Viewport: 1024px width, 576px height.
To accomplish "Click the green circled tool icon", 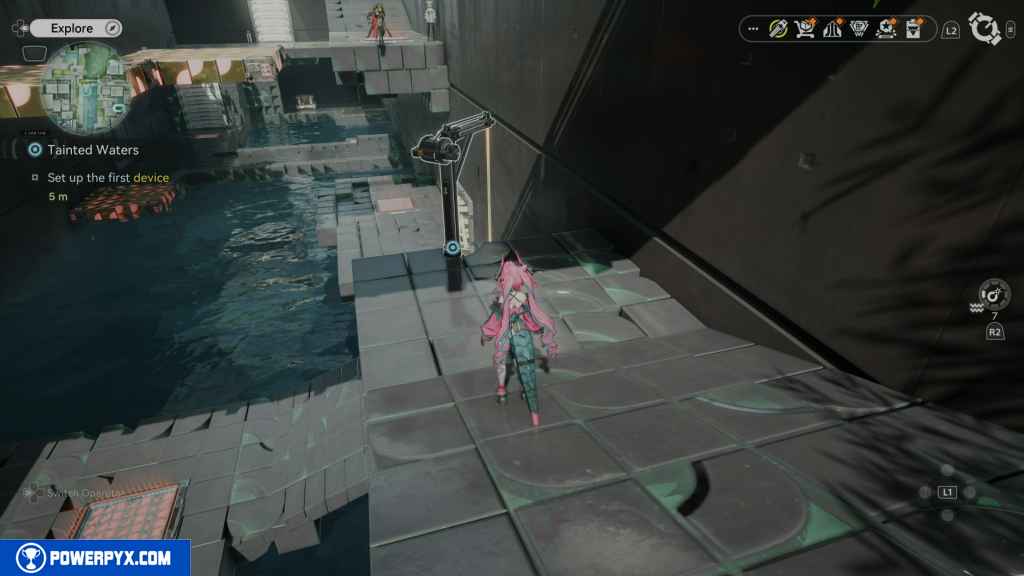I will pos(778,29).
